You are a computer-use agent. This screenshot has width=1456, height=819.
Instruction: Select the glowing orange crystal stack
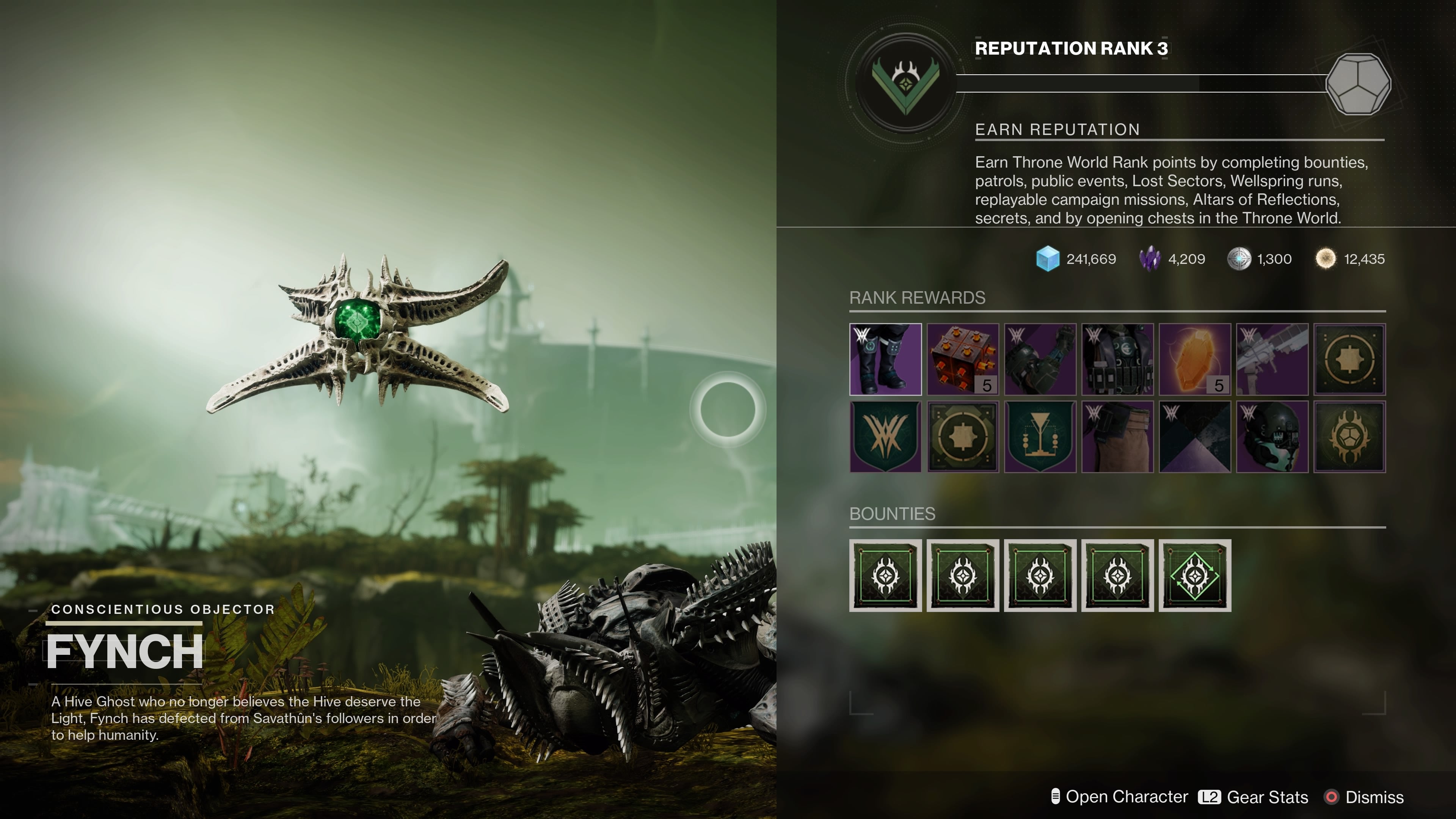tap(1195, 359)
